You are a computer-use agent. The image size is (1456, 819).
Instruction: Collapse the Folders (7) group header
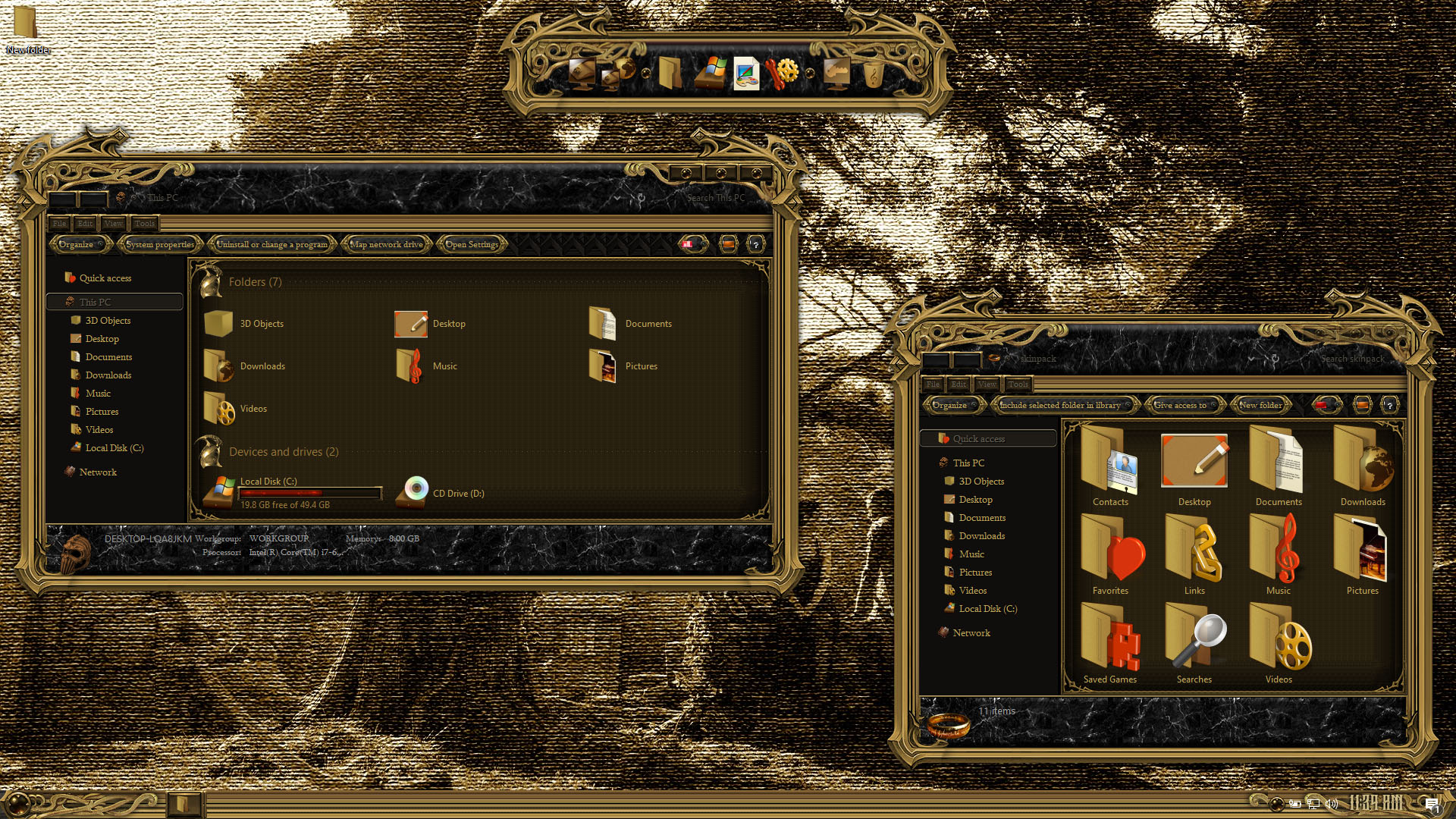click(x=255, y=282)
